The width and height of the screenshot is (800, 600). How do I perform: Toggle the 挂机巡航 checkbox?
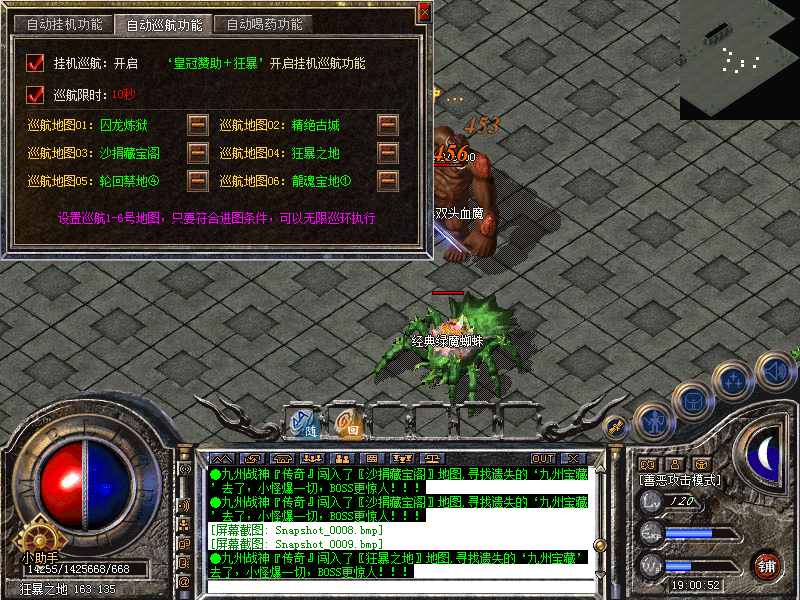(36, 63)
